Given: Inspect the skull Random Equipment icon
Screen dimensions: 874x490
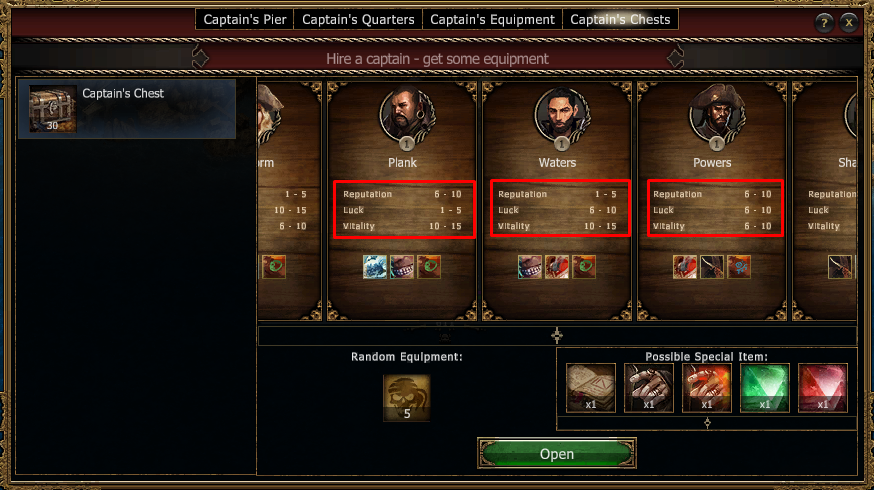Looking at the screenshot, I should point(407,397).
